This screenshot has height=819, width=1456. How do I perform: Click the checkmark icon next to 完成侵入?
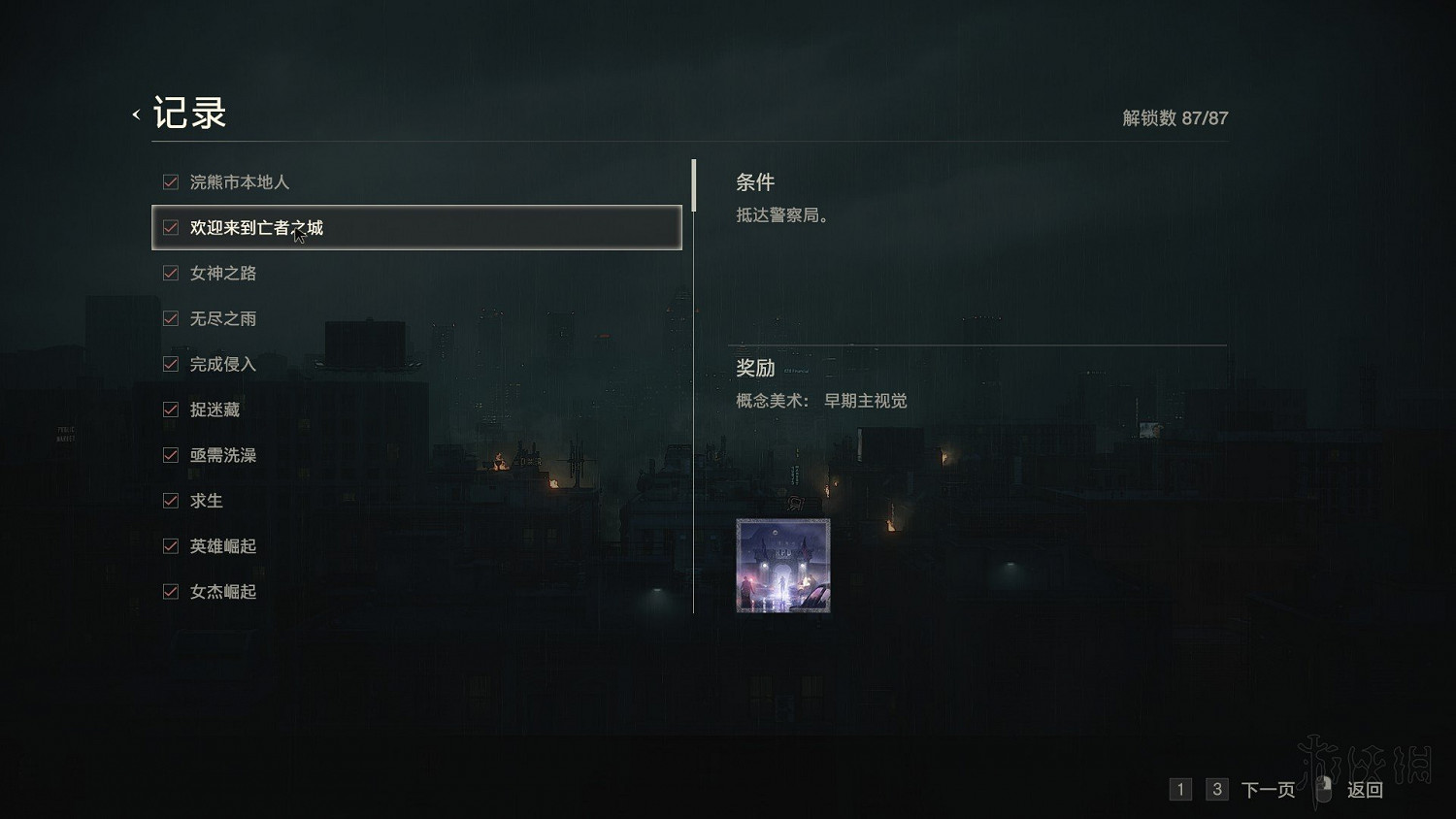[x=170, y=364]
